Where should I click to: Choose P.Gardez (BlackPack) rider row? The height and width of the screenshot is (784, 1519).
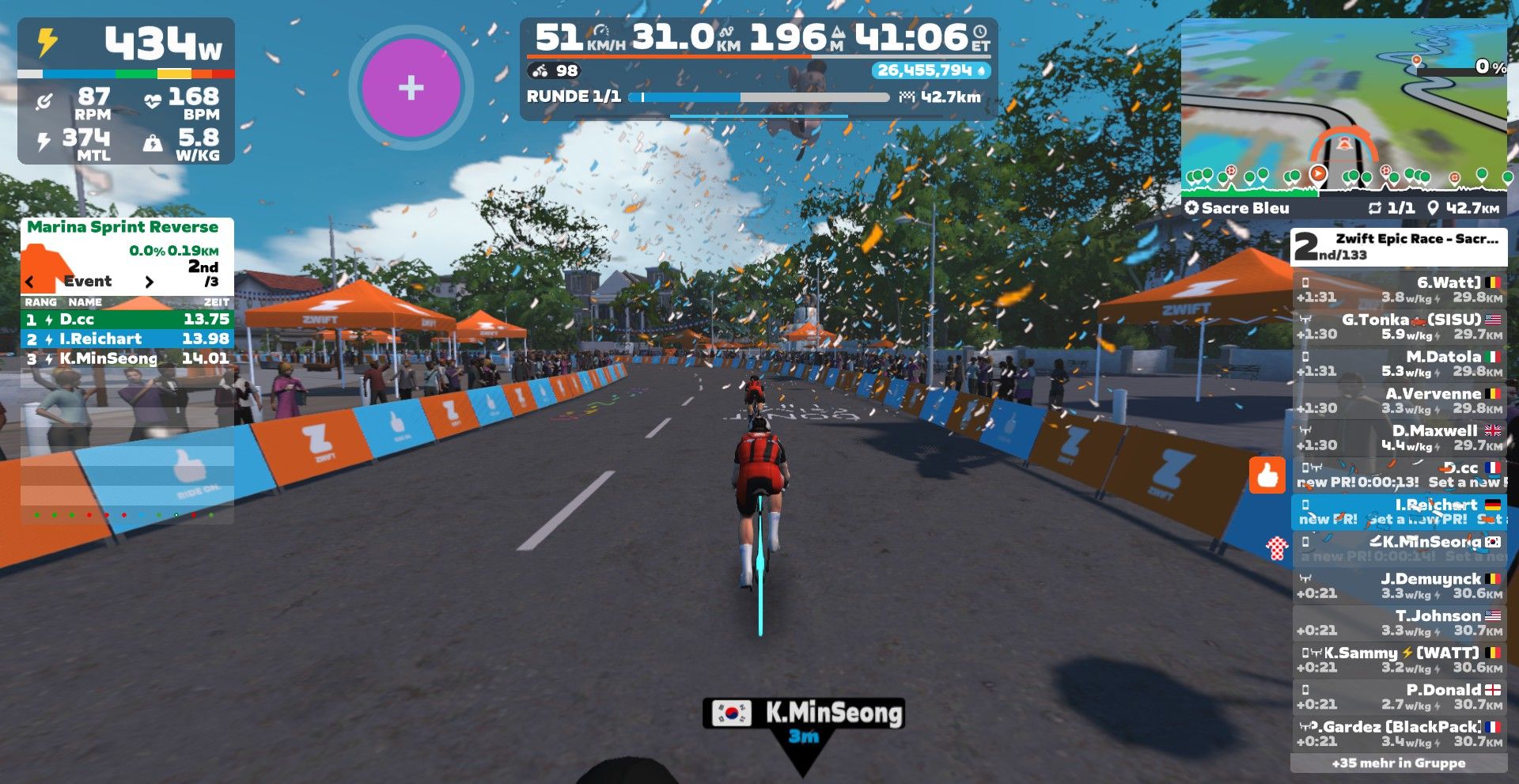pos(1399,734)
